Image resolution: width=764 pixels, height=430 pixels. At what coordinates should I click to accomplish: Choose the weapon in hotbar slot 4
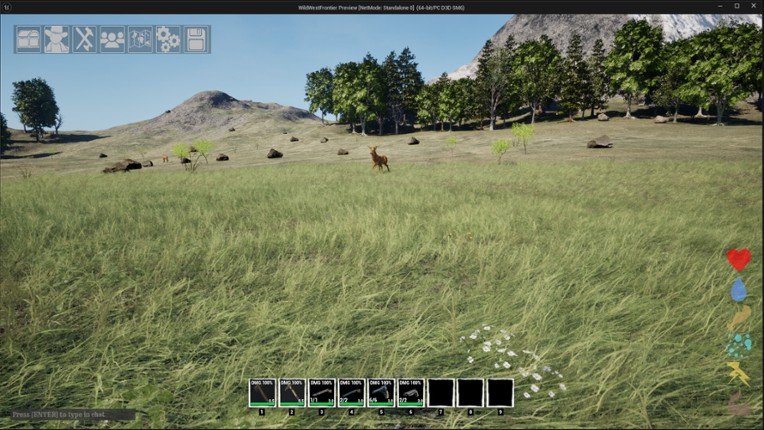351,392
